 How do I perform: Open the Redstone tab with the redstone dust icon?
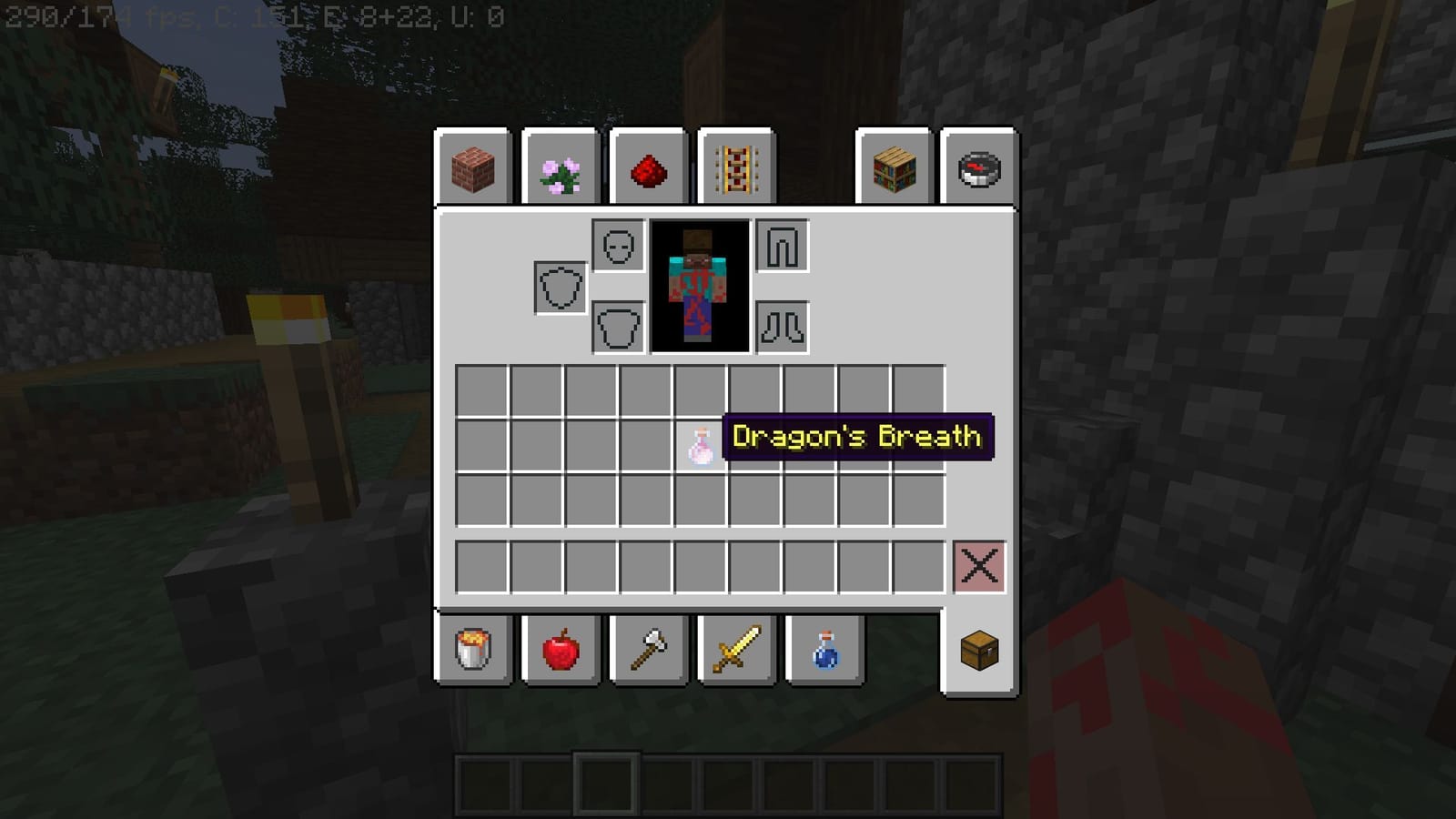point(647,169)
